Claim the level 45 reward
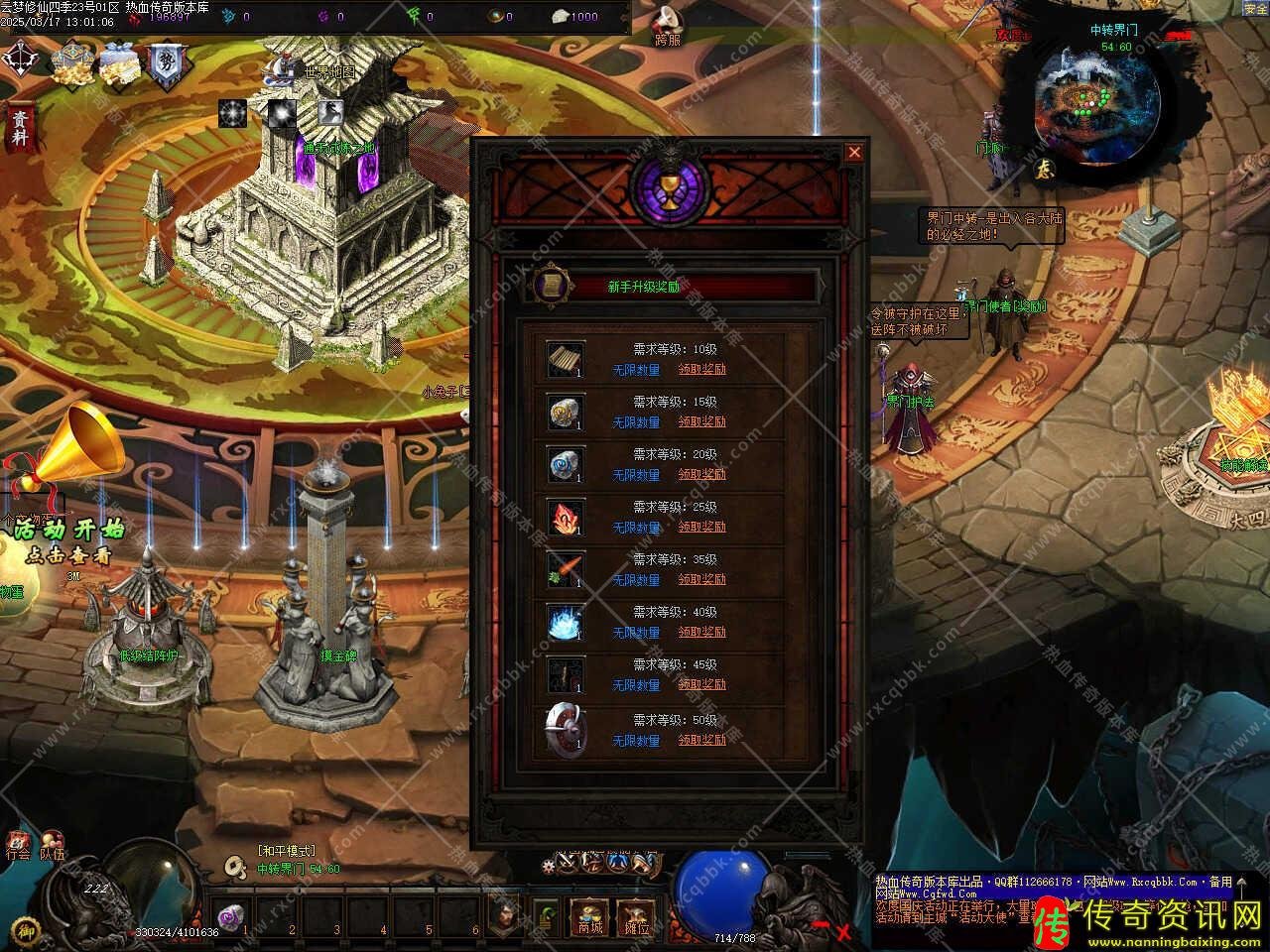This screenshot has height=952, width=1270. (x=701, y=684)
